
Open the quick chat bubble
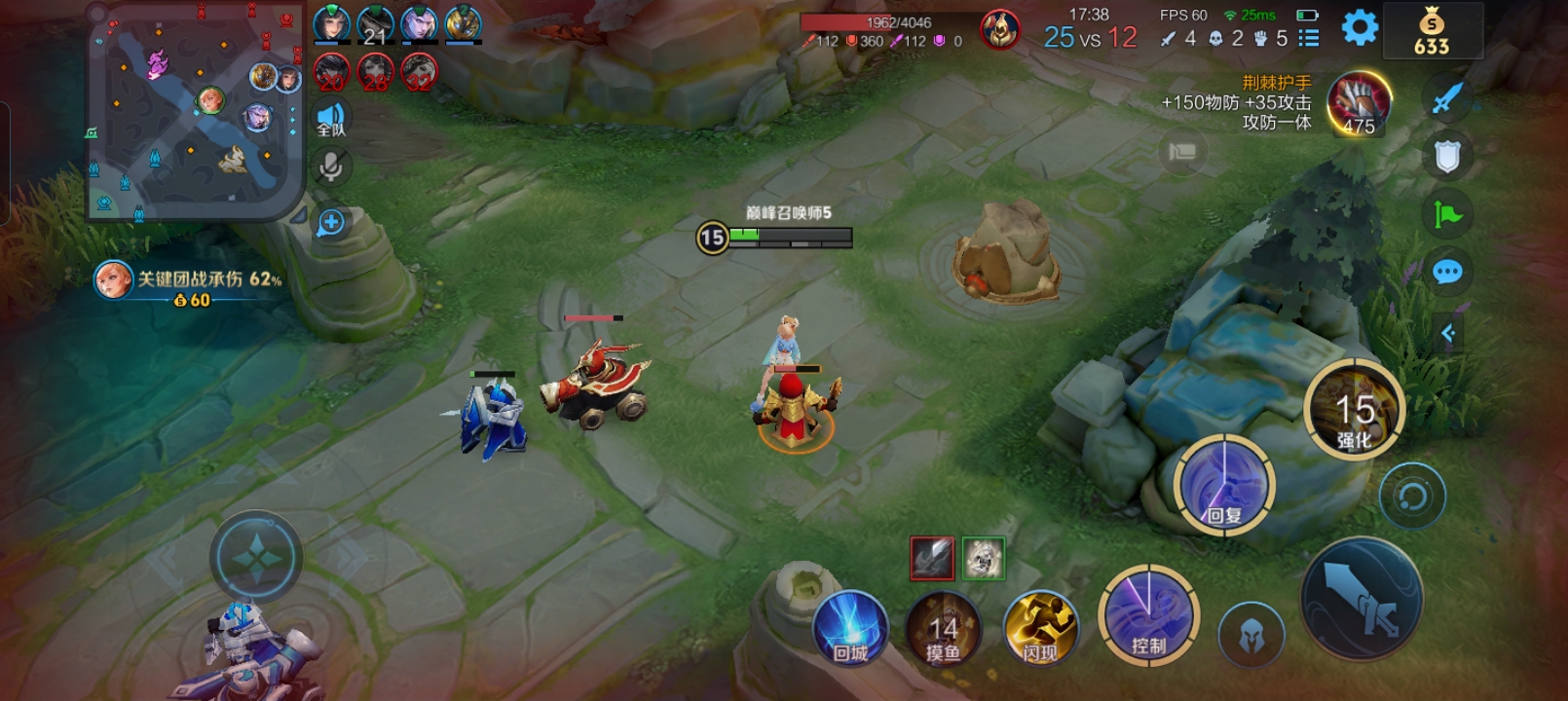click(1447, 272)
